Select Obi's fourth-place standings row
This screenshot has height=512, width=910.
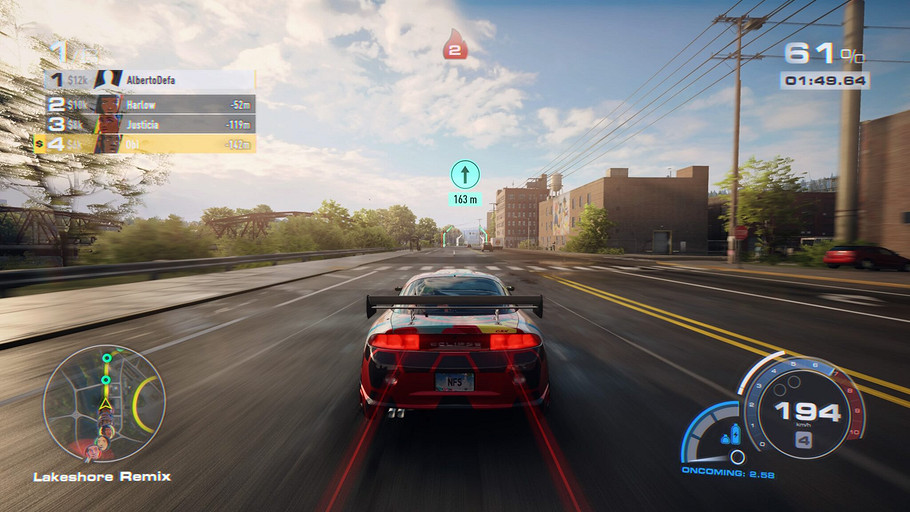pos(150,145)
